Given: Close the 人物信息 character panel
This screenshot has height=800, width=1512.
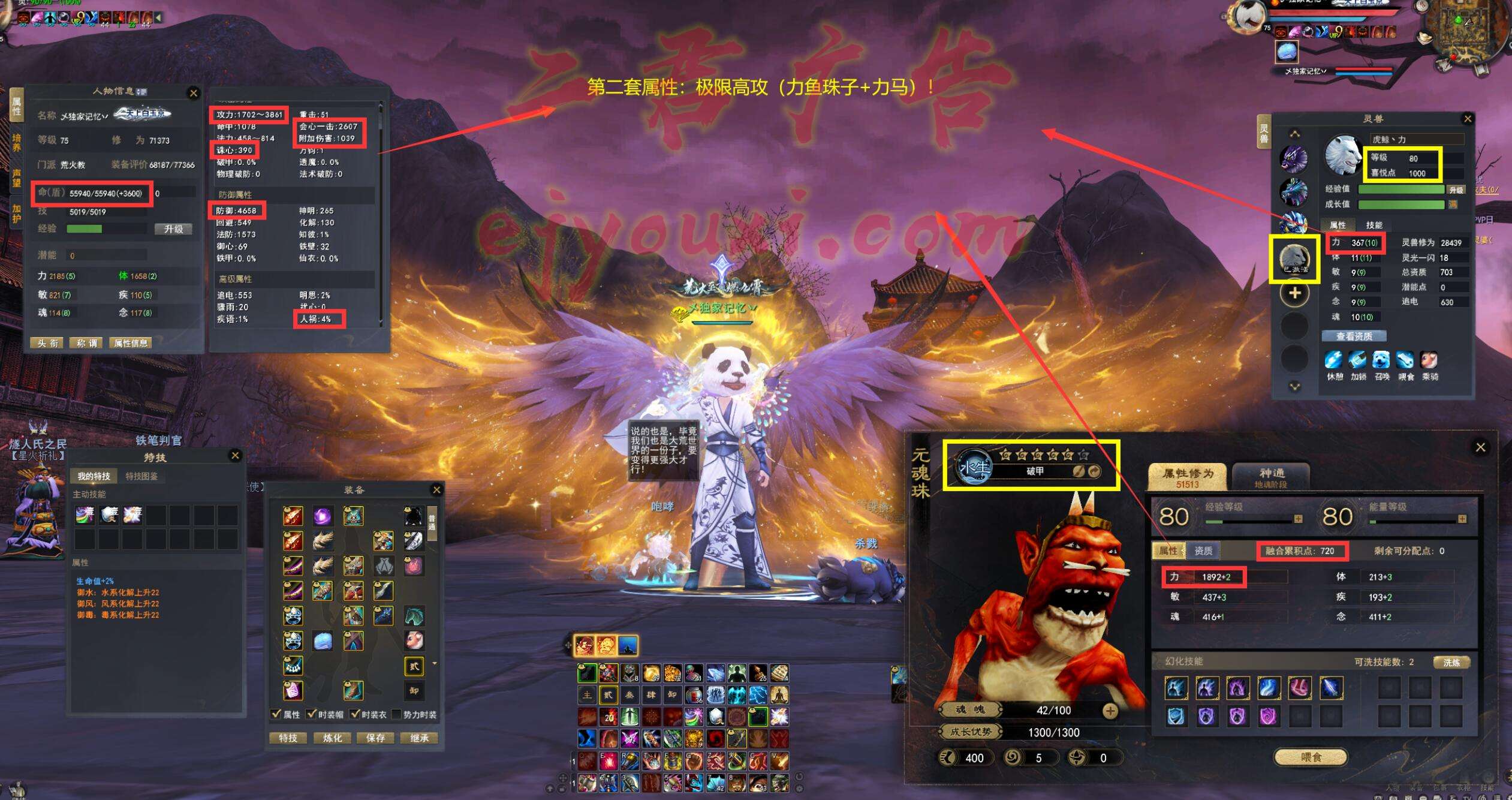Looking at the screenshot, I should 193,93.
